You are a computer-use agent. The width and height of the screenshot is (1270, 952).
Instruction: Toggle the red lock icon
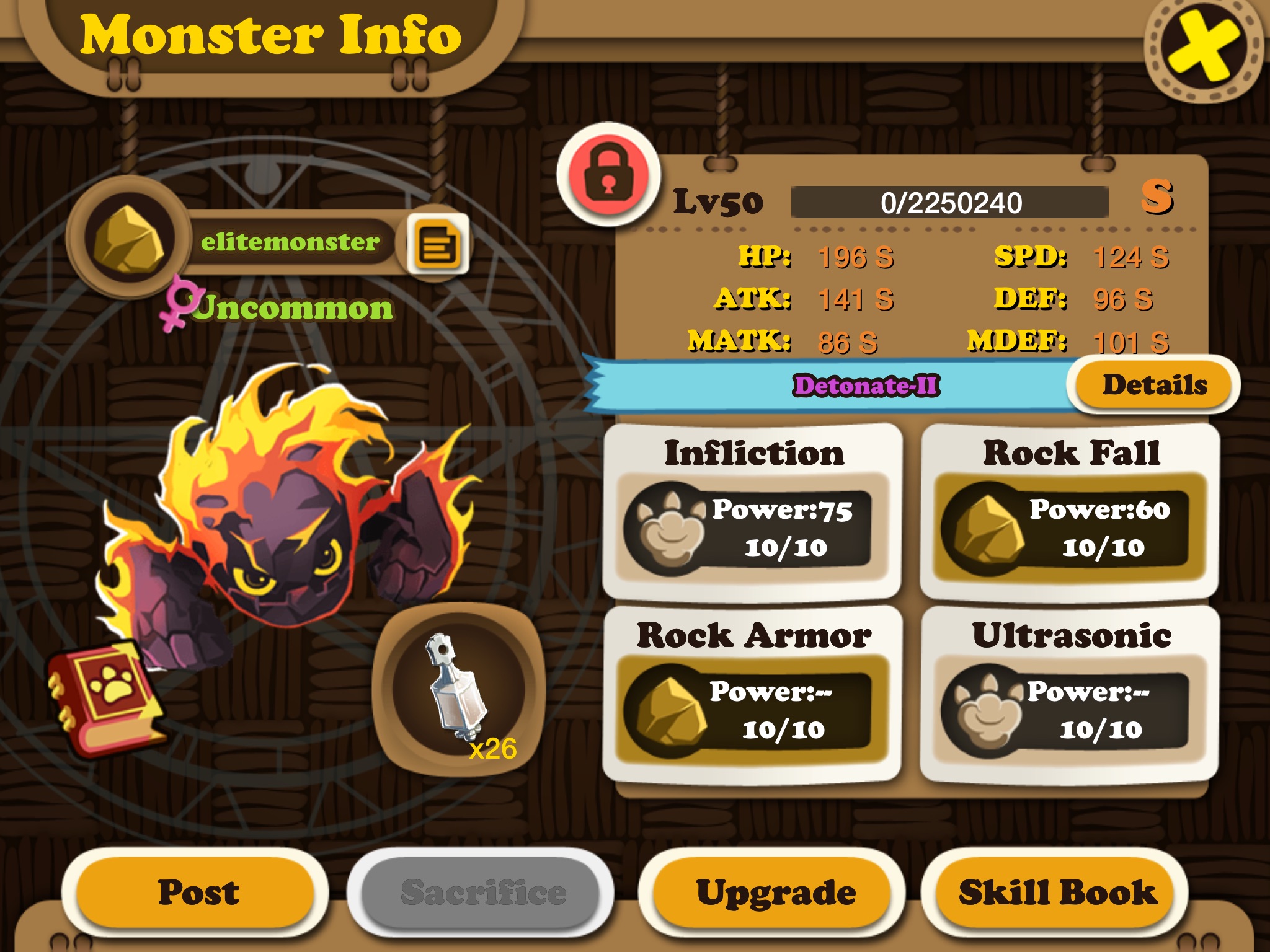608,174
